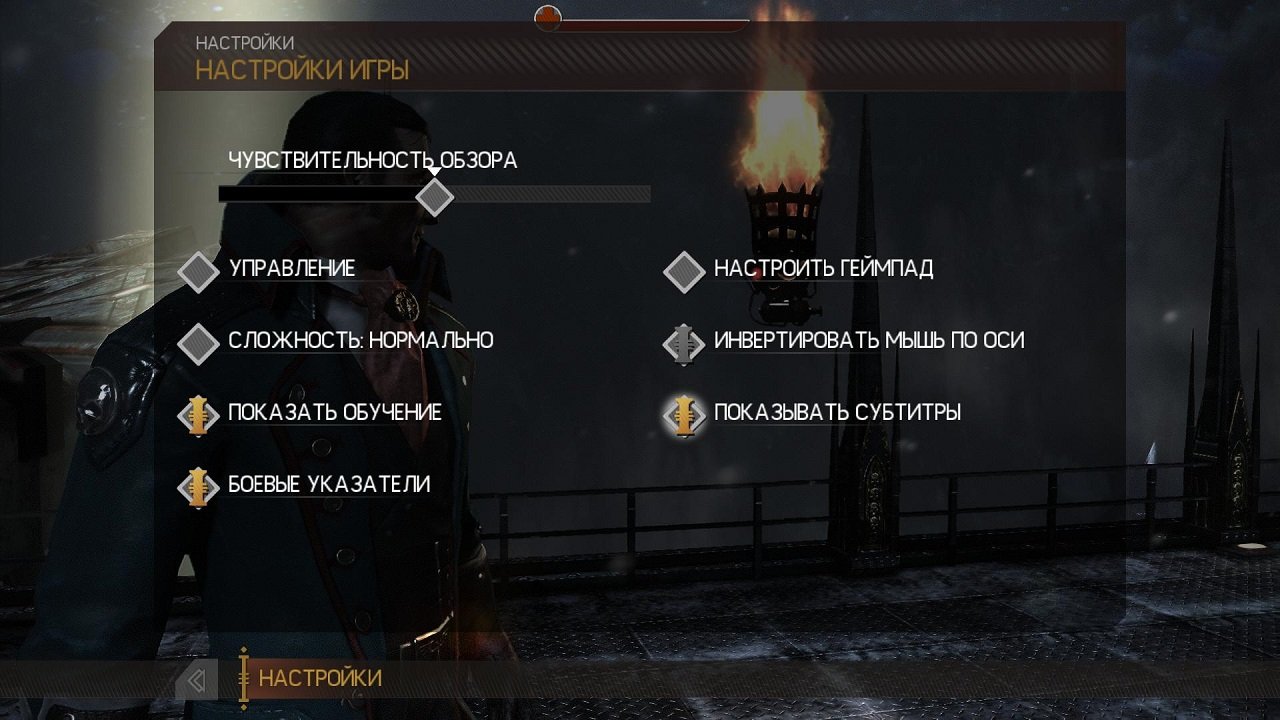Click the diamond icon next to Управление
1280x720 pixels.
(x=199, y=270)
